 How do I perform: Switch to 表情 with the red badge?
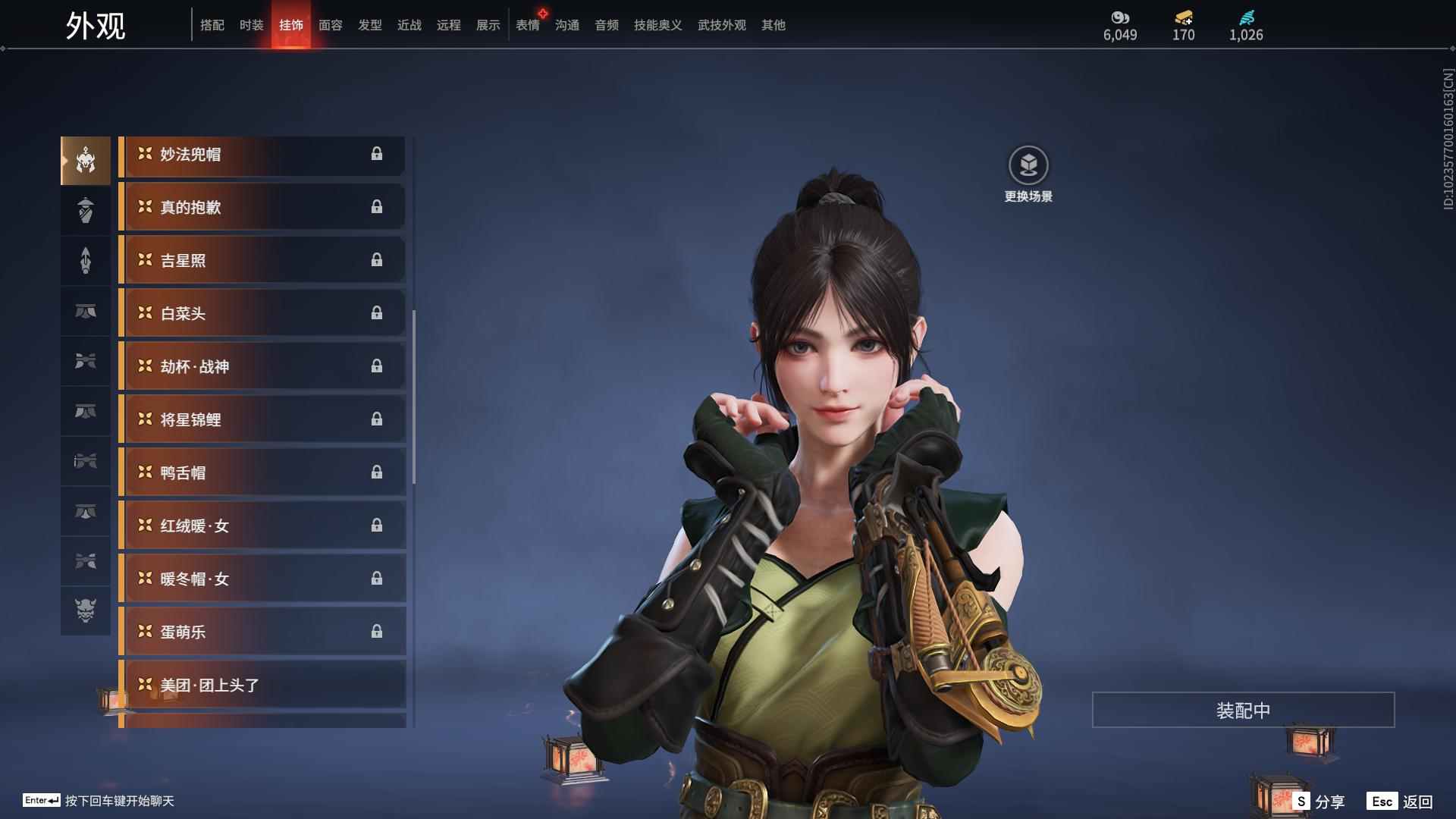coord(527,25)
